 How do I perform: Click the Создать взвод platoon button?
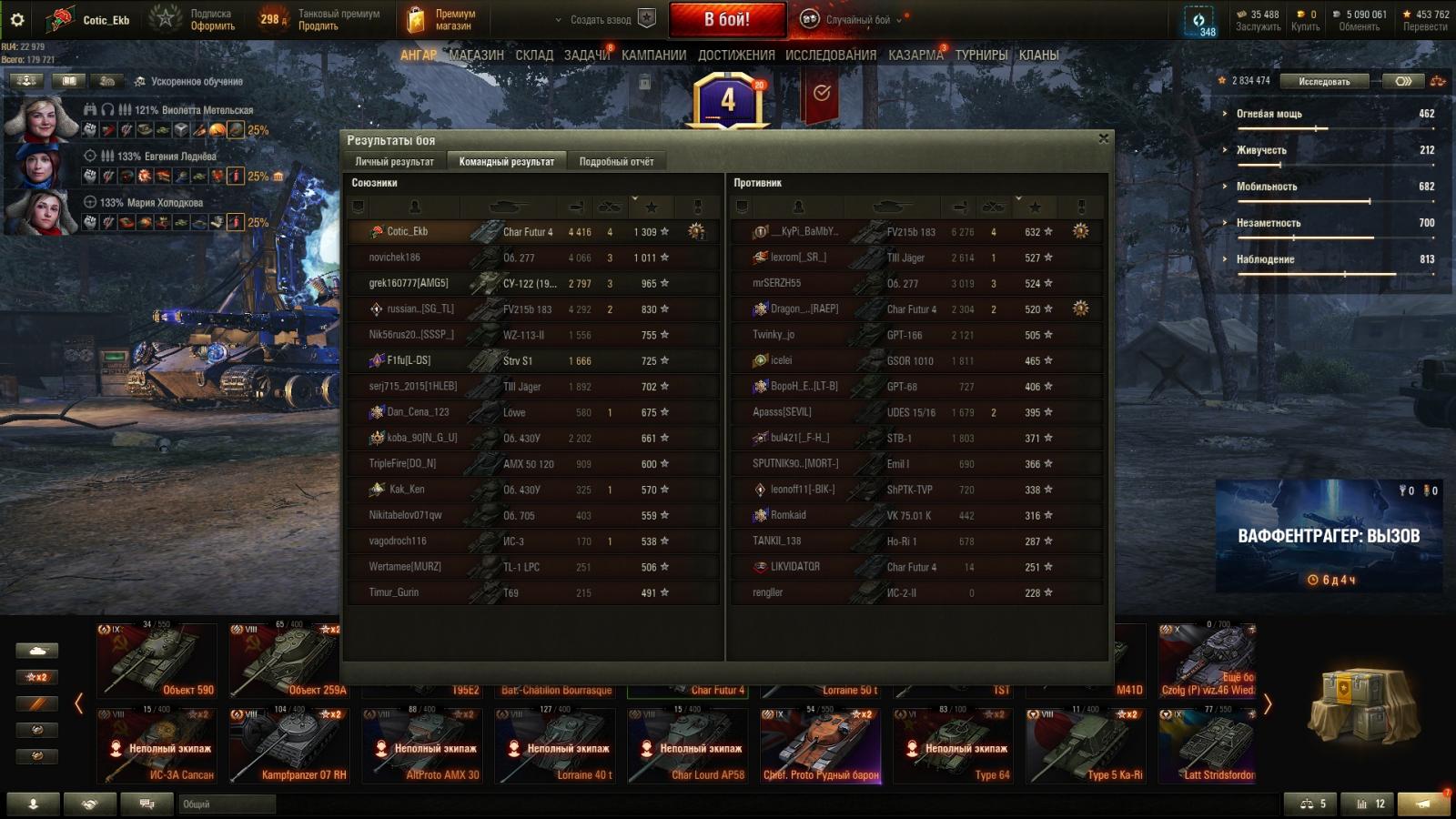pos(602,19)
